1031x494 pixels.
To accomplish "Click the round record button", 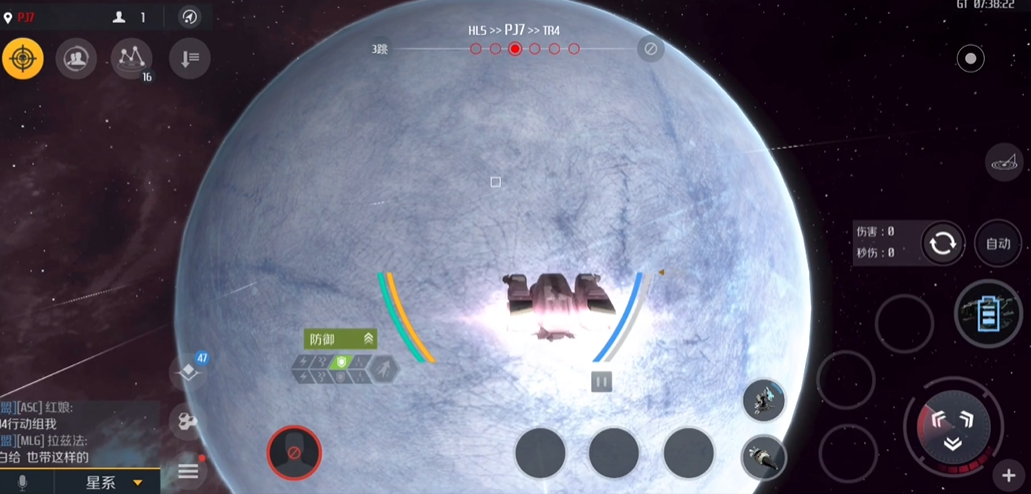I will [970, 59].
